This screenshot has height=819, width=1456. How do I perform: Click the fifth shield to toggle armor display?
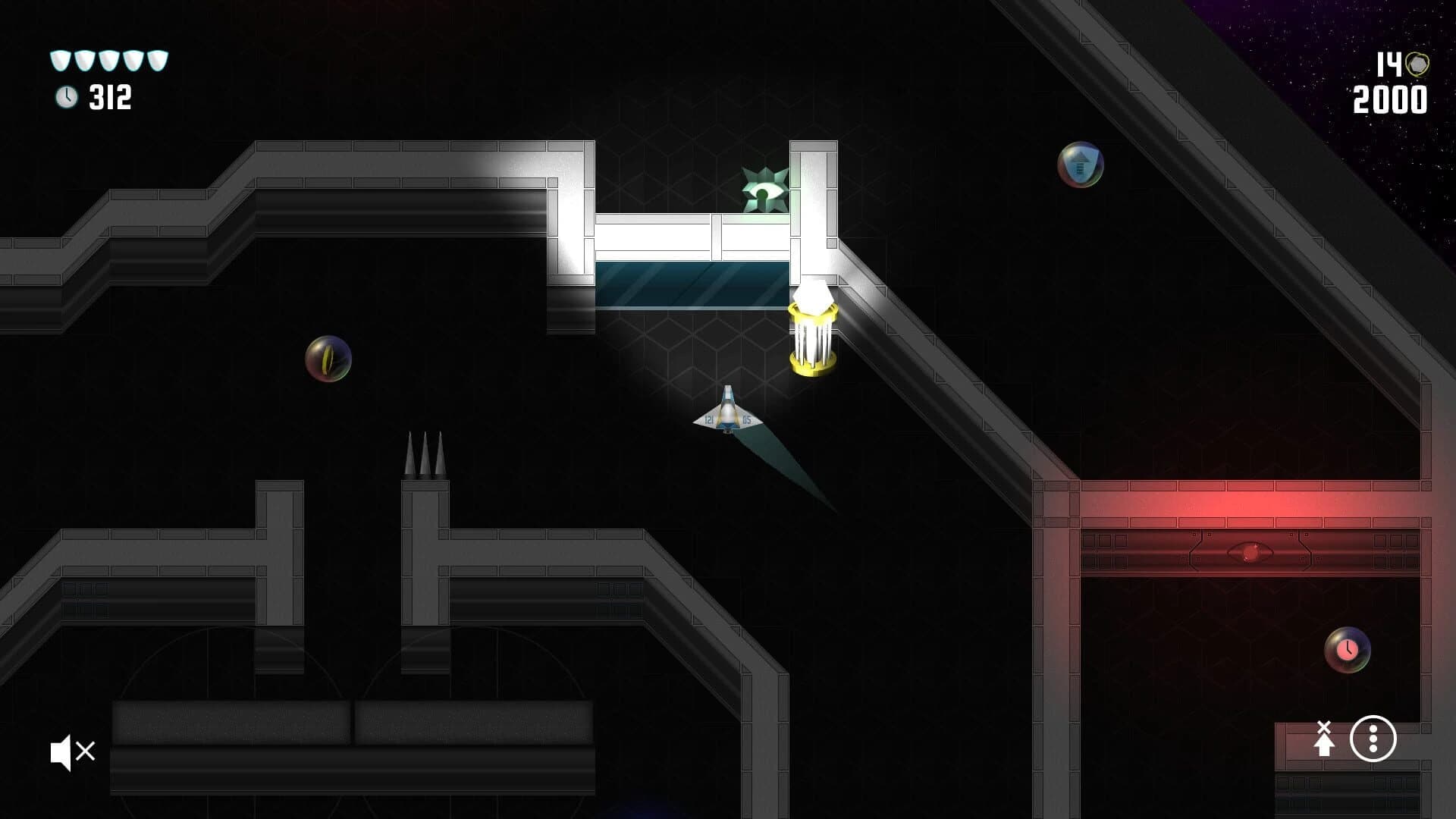157,59
